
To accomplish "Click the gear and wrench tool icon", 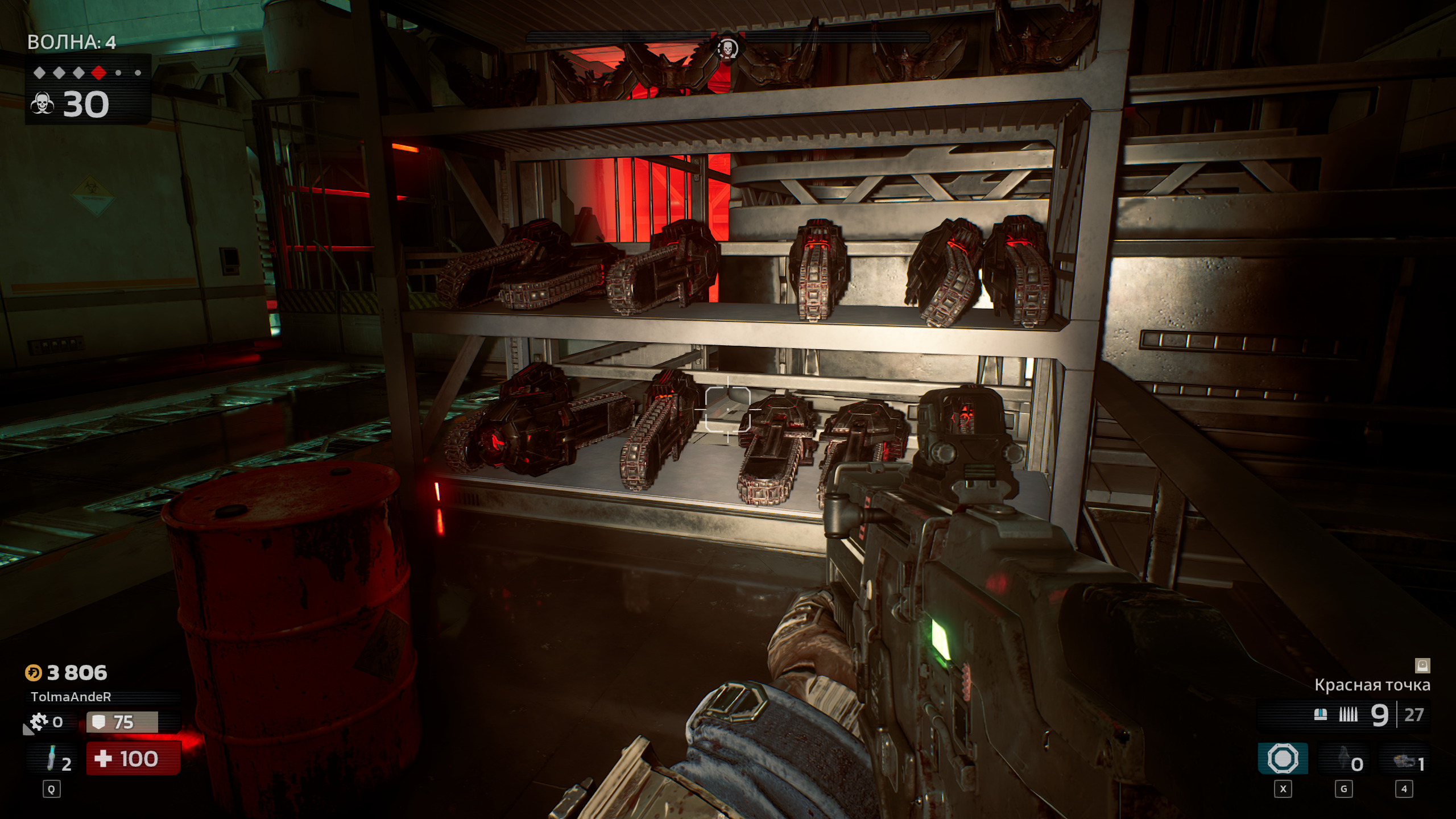I will [38, 722].
